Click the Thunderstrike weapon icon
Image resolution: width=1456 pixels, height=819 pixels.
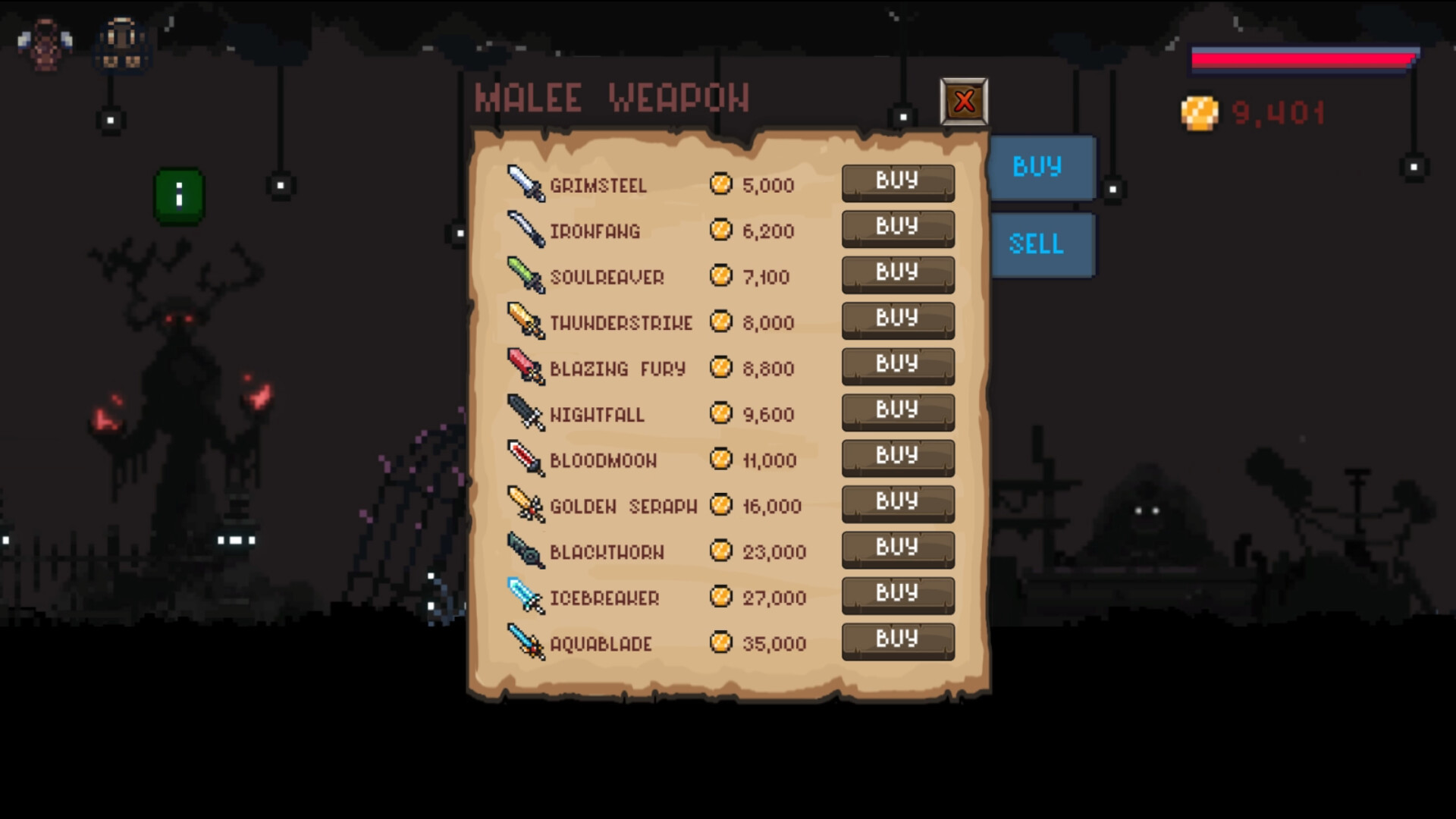(525, 322)
